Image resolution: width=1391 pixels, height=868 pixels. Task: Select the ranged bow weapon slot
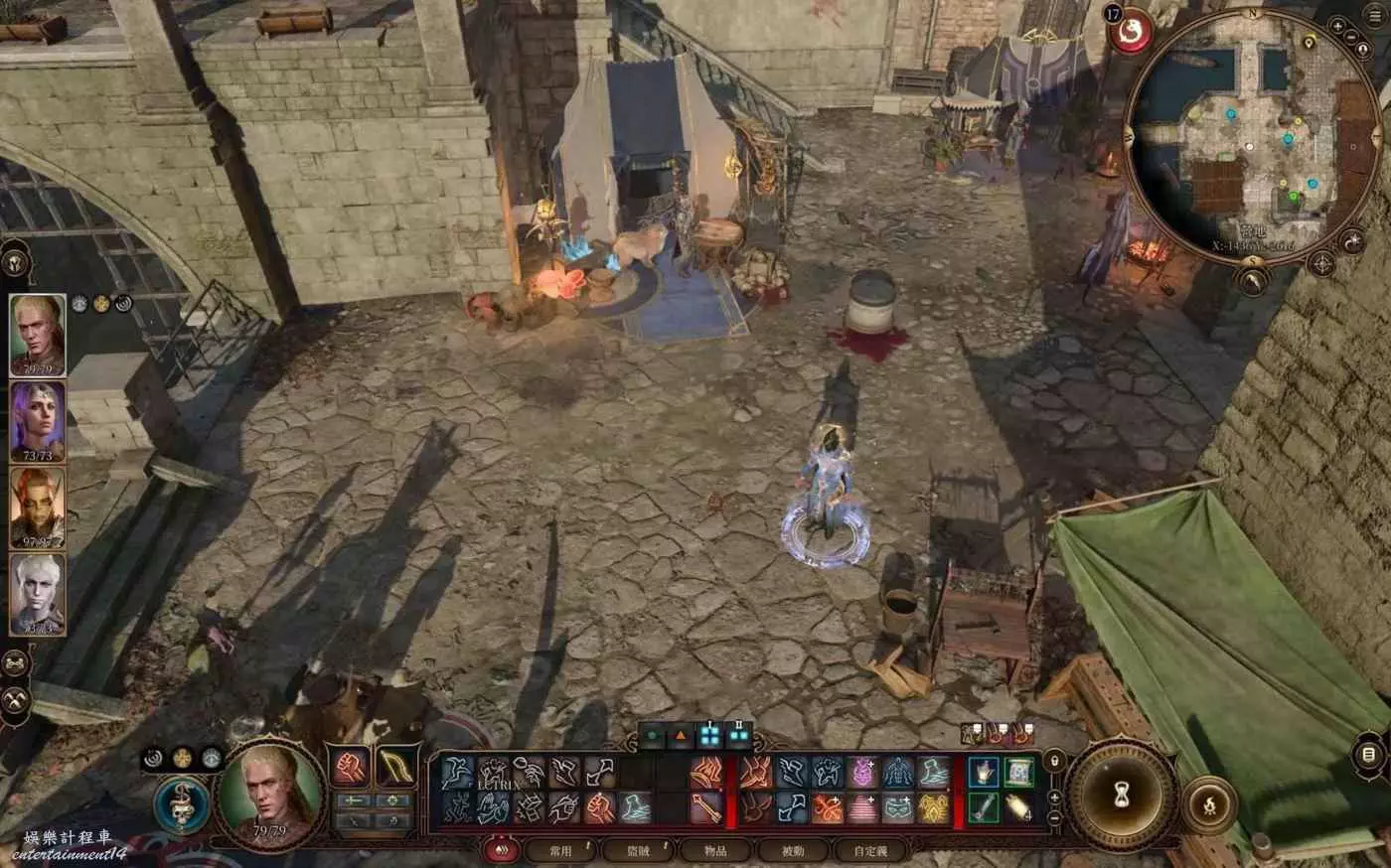[x=396, y=767]
